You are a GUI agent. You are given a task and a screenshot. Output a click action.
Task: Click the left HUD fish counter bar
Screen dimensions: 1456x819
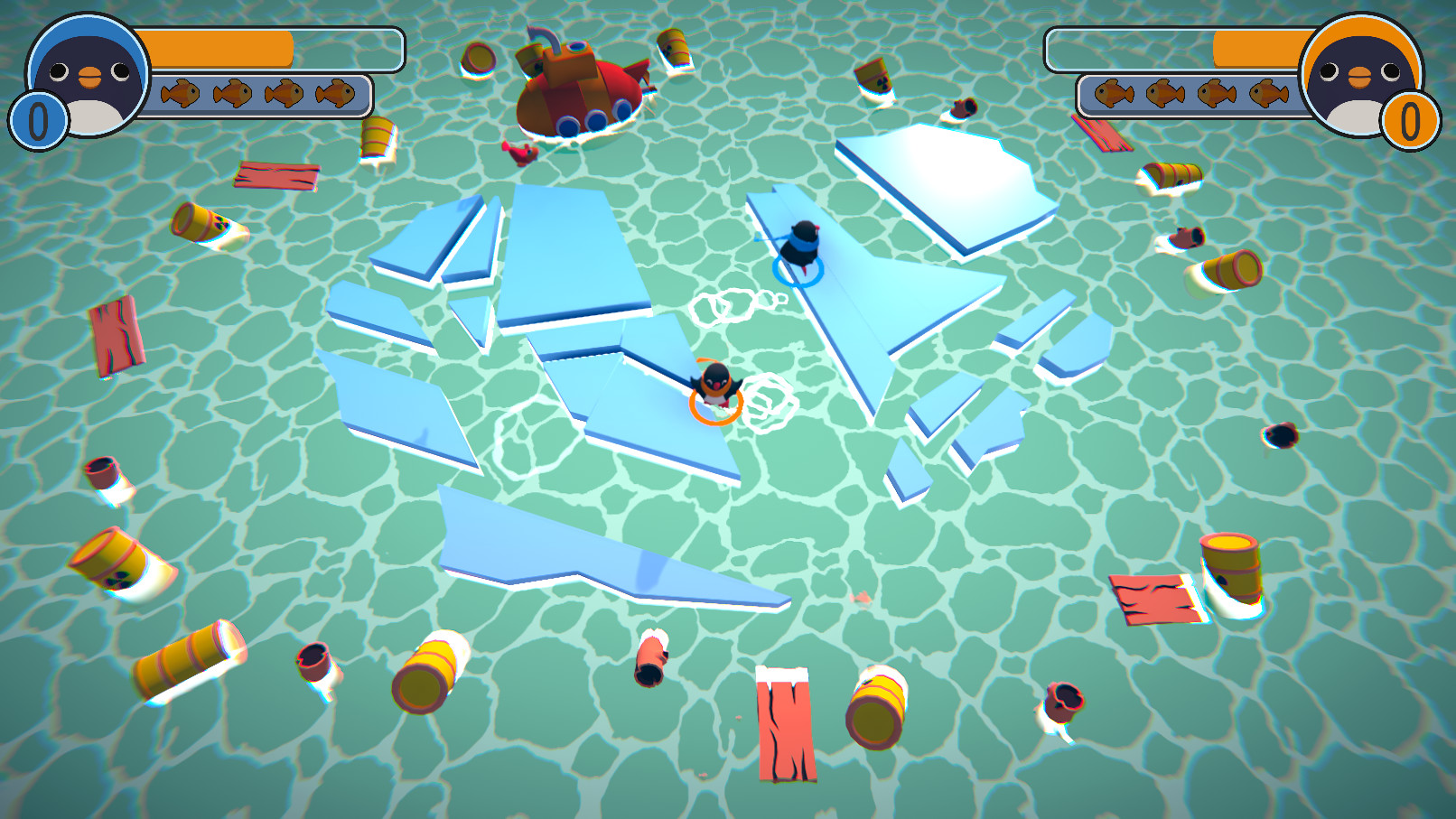(x=262, y=93)
